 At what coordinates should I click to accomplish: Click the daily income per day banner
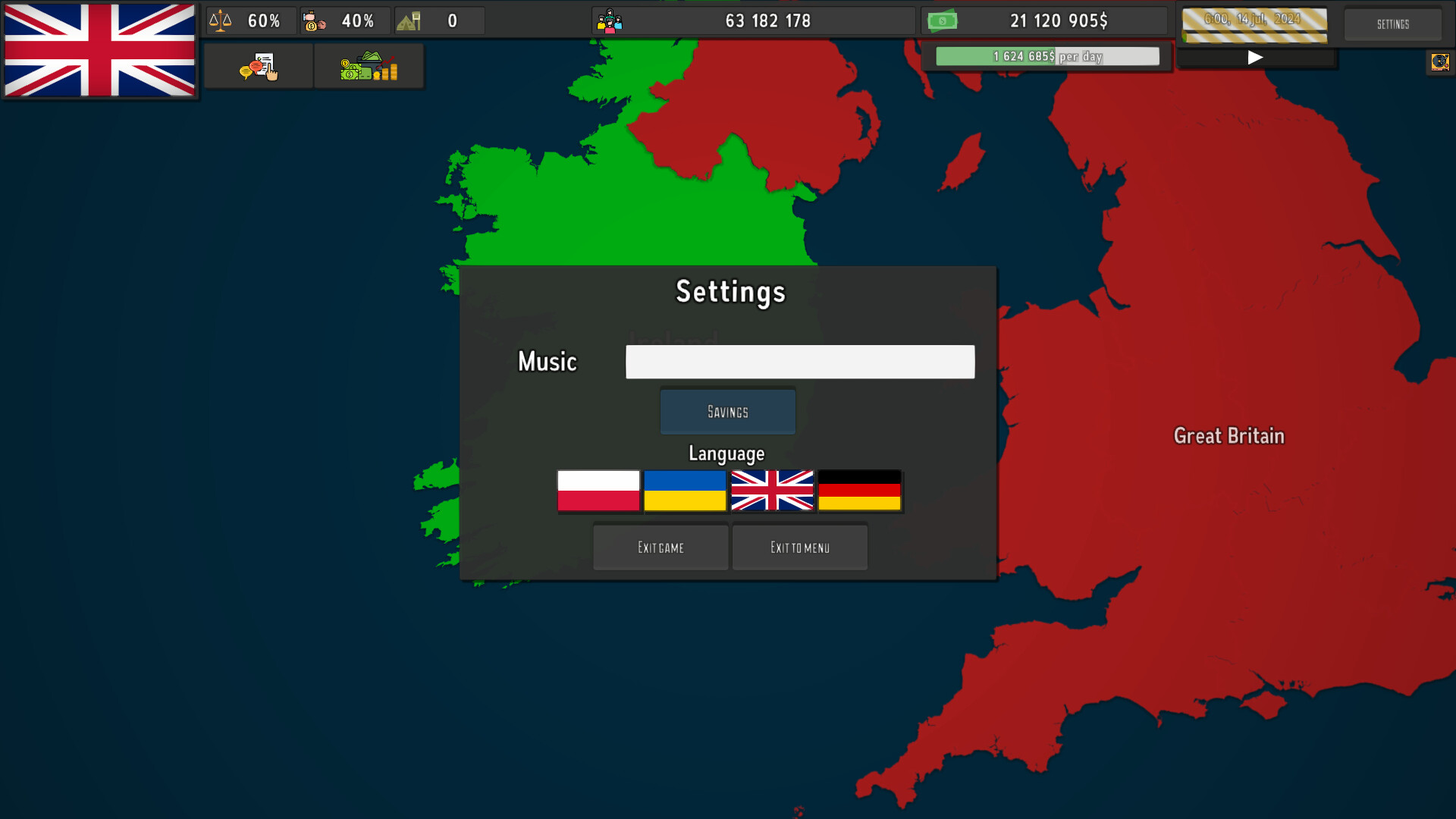click(x=1046, y=55)
